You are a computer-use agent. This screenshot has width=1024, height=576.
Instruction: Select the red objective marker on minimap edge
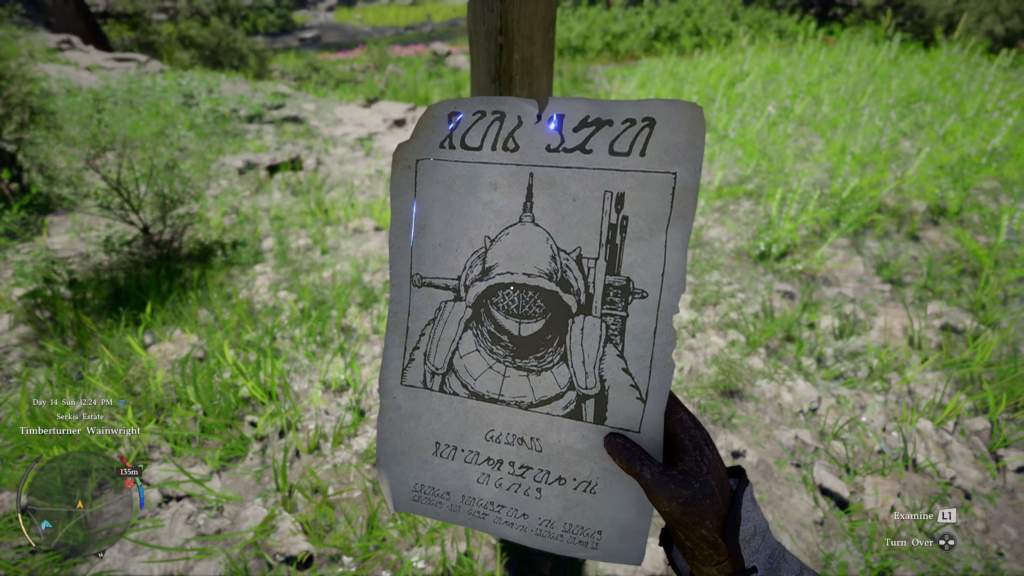pyautogui.click(x=129, y=483)
